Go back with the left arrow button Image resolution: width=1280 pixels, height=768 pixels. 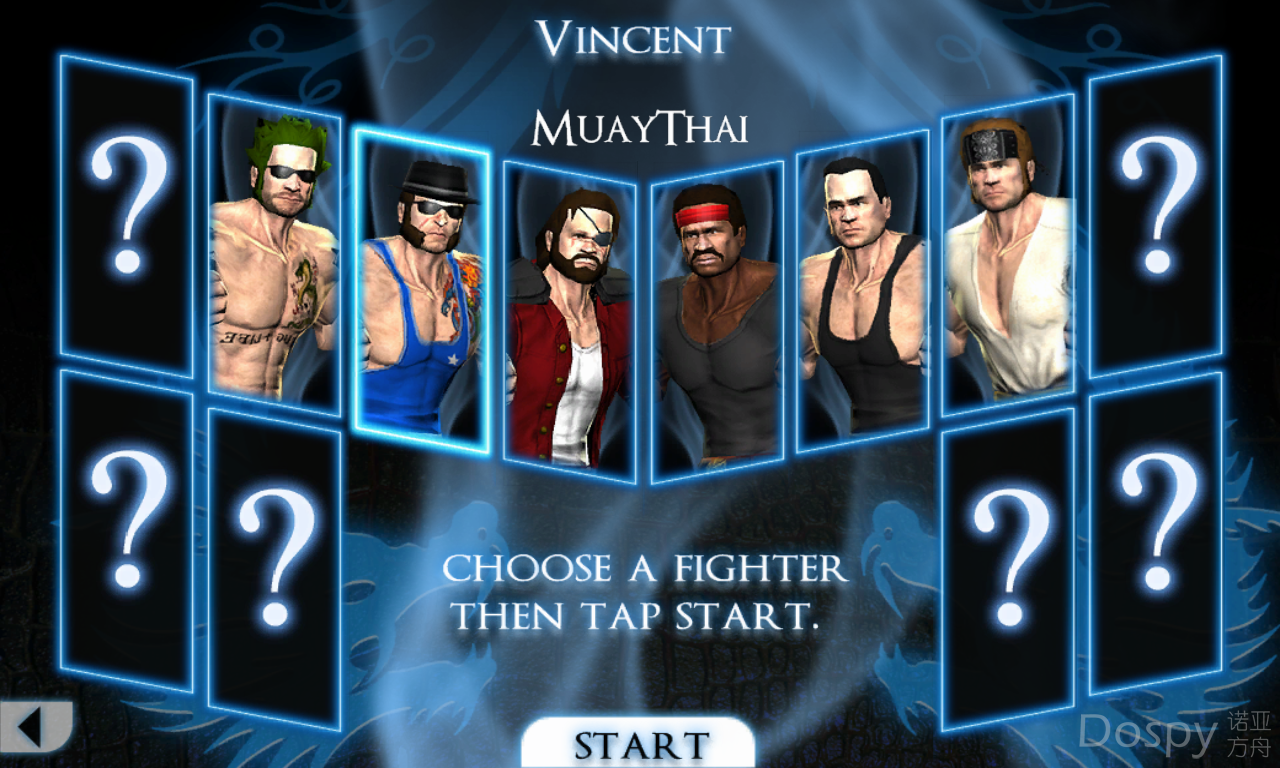pyautogui.click(x=33, y=725)
